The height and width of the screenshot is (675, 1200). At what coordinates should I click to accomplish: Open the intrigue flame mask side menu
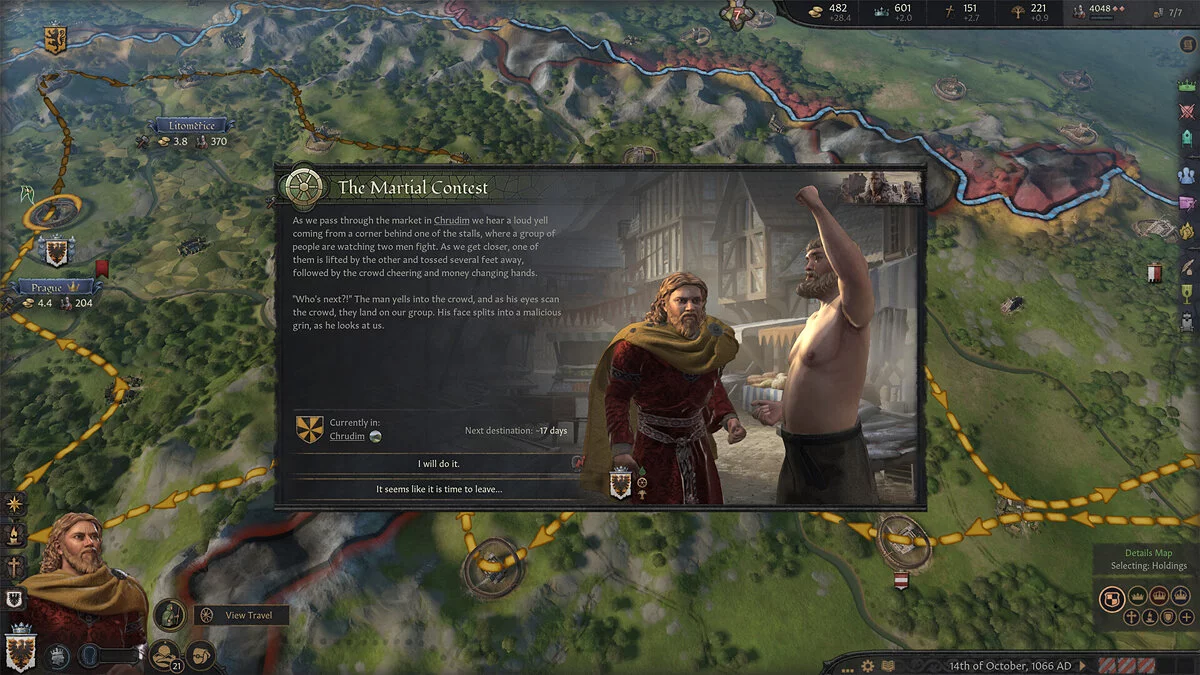[x=1187, y=231]
